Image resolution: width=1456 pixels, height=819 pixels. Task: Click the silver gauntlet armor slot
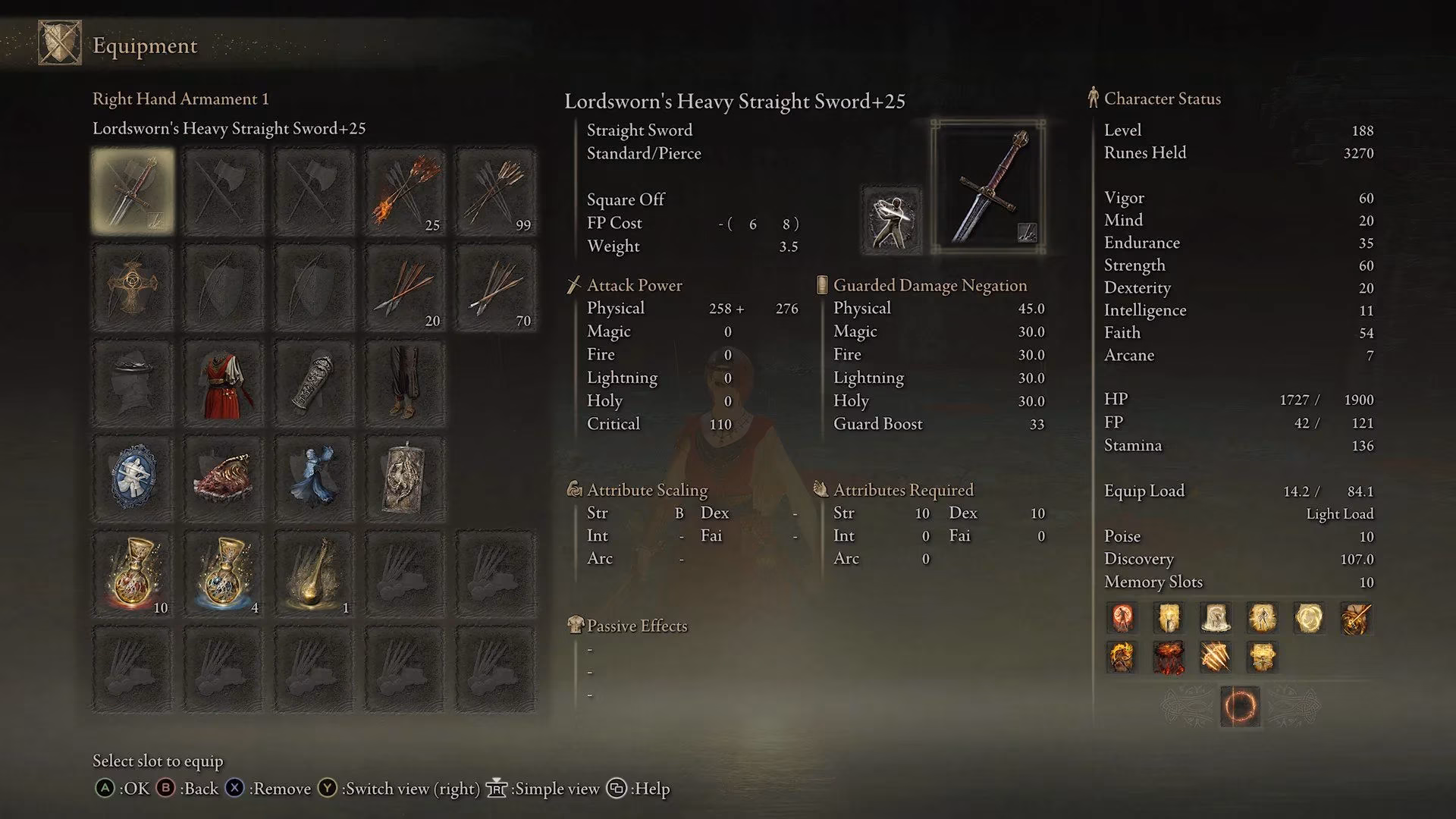[x=315, y=381]
